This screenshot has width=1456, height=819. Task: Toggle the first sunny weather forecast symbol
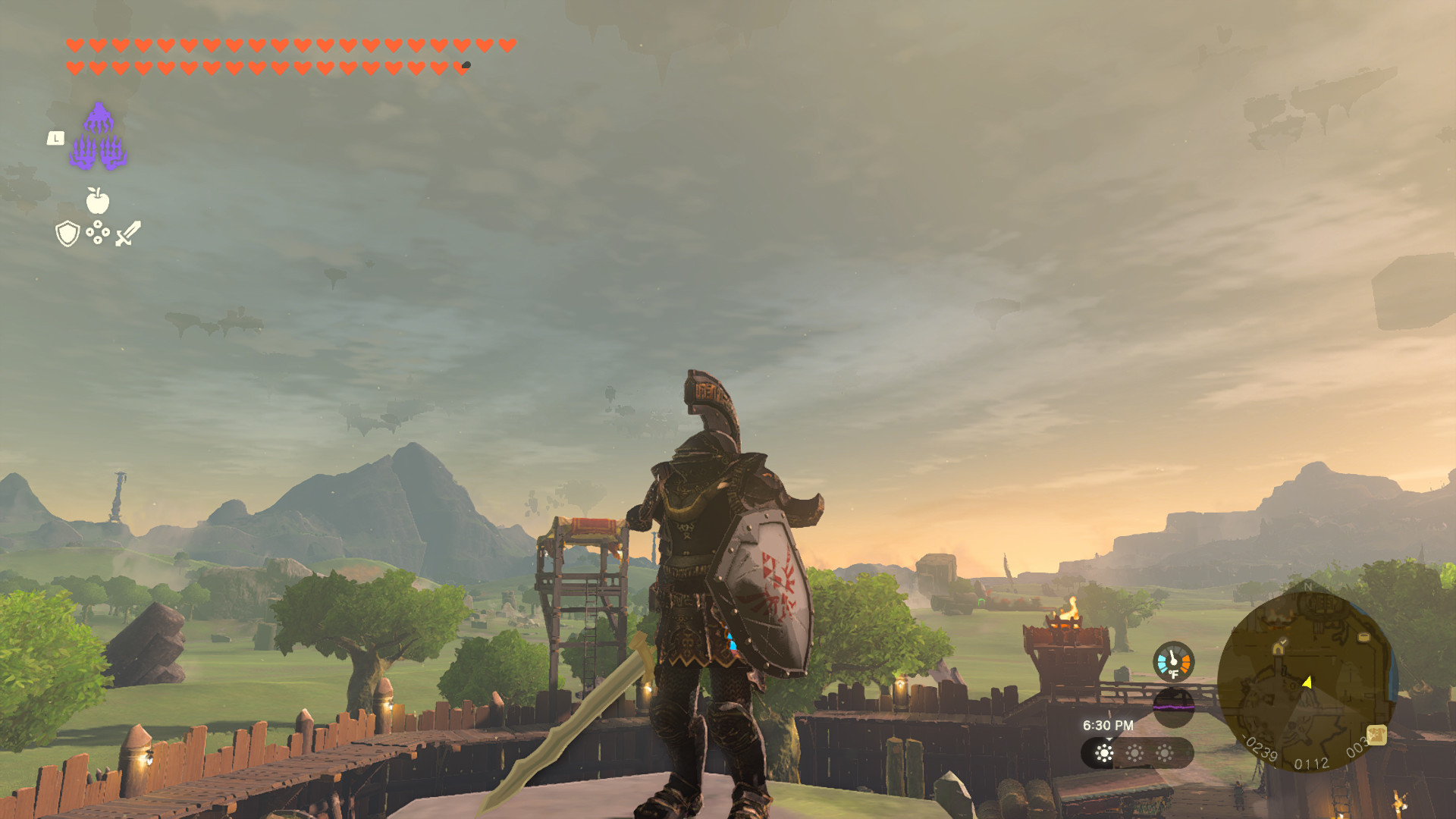click(1104, 754)
